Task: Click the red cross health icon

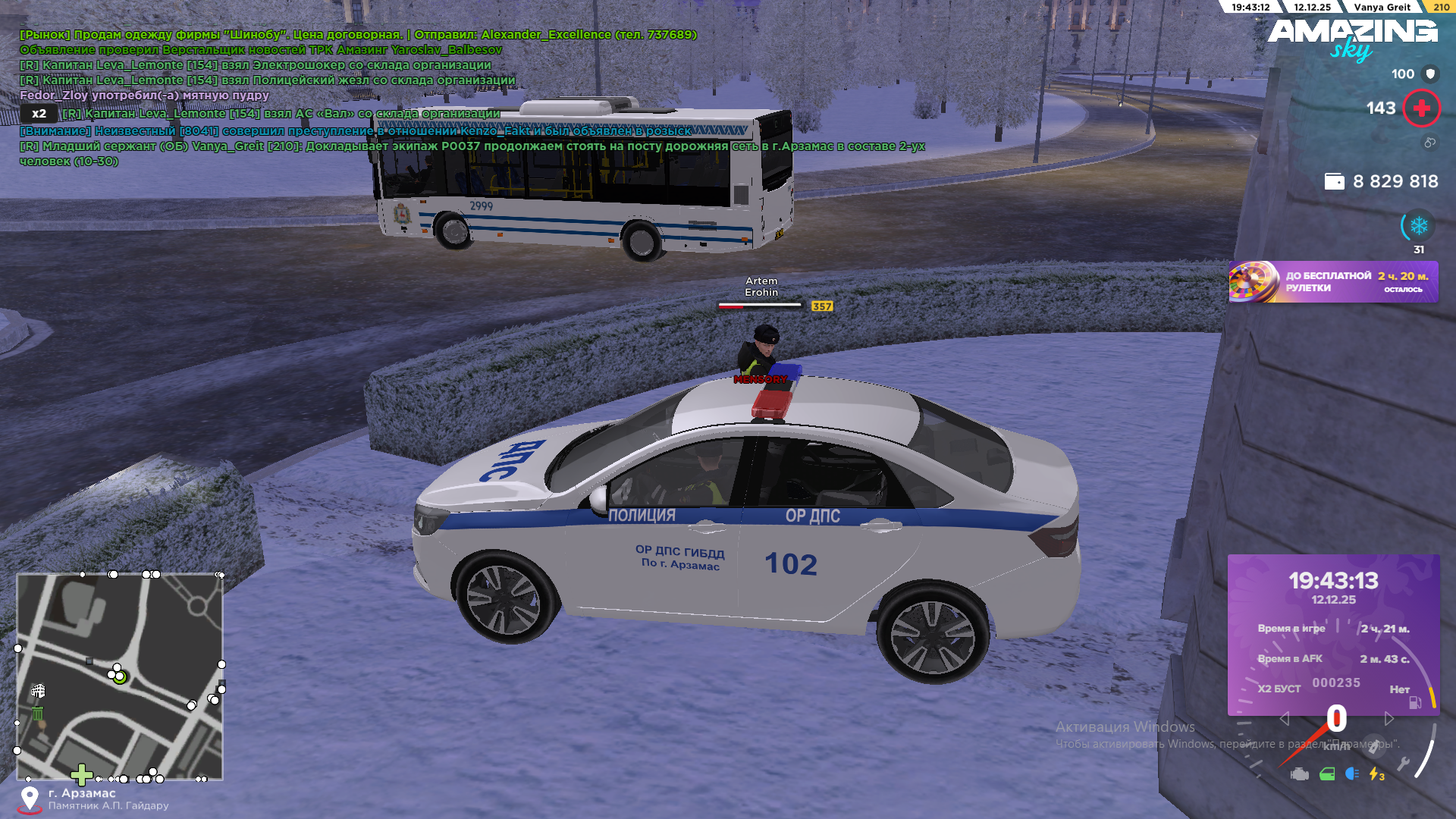Action: click(1421, 108)
